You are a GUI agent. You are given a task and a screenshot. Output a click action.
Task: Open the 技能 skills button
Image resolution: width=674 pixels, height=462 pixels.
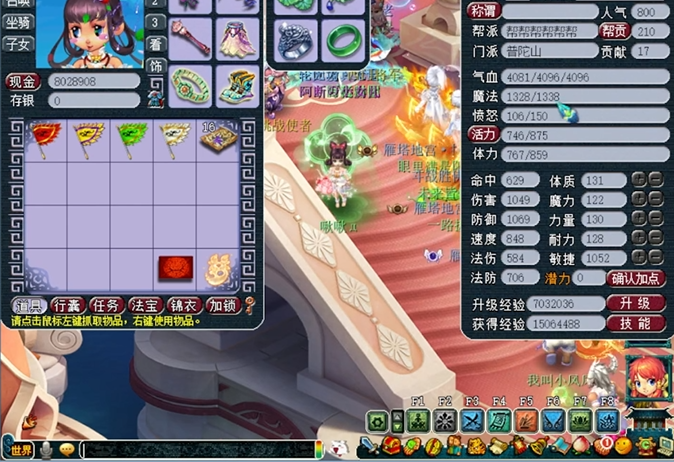tap(635, 323)
